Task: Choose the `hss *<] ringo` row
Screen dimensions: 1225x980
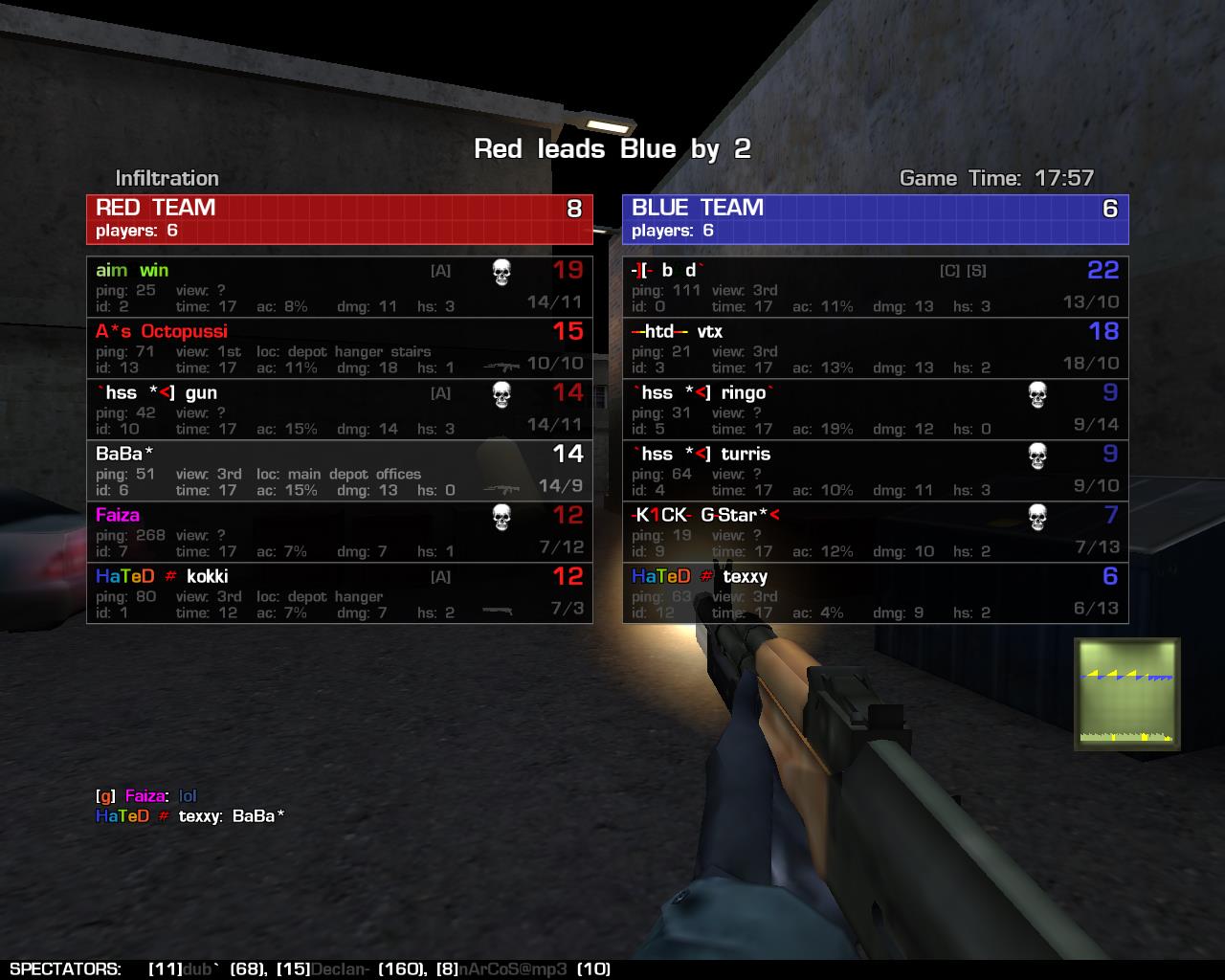Action: click(875, 410)
